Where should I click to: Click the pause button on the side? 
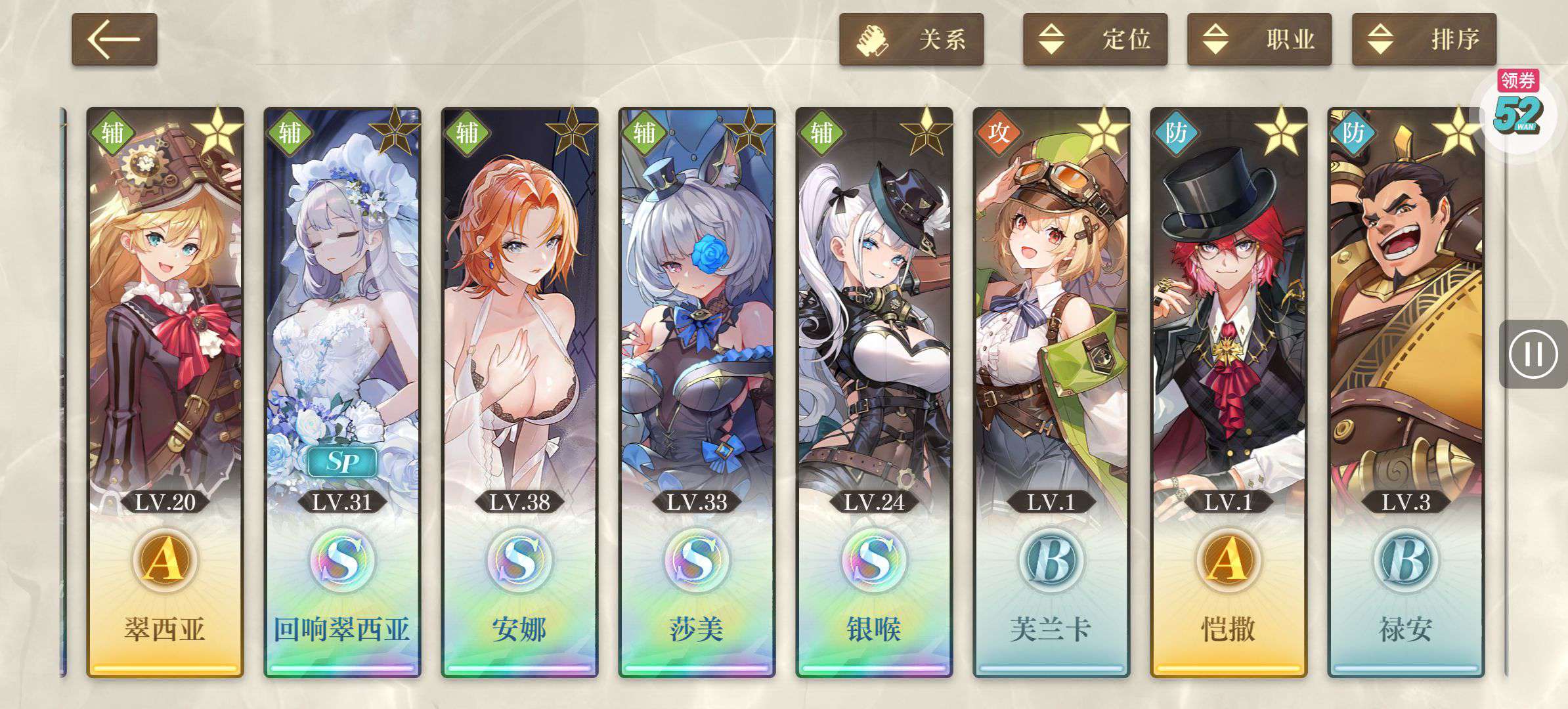click(x=1533, y=354)
